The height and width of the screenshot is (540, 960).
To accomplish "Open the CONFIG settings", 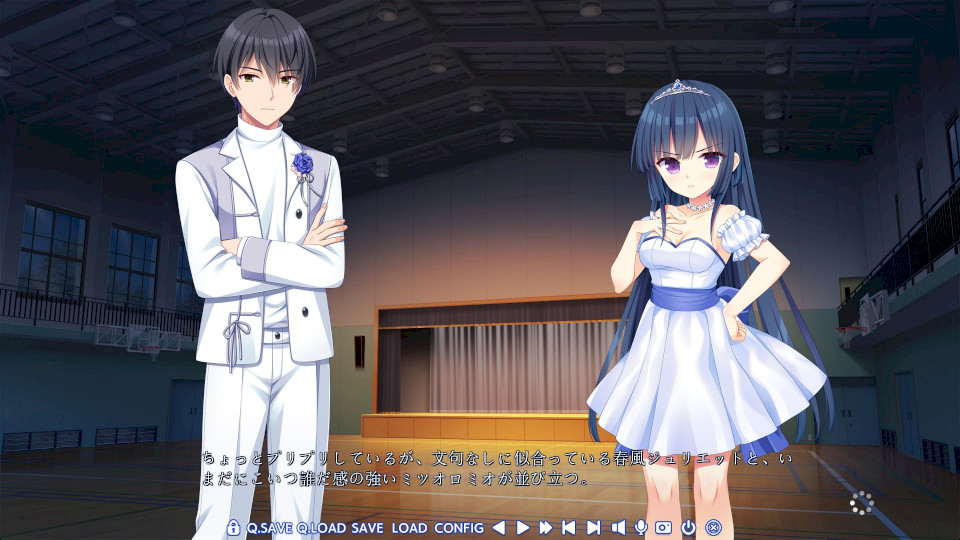I will pos(459,527).
